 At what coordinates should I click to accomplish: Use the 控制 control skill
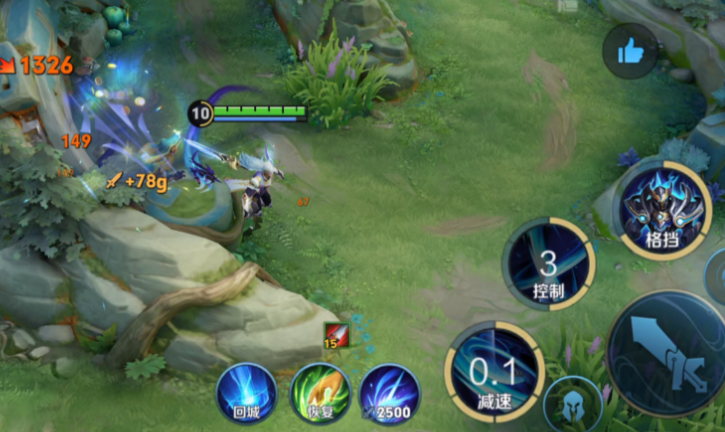pos(547,264)
